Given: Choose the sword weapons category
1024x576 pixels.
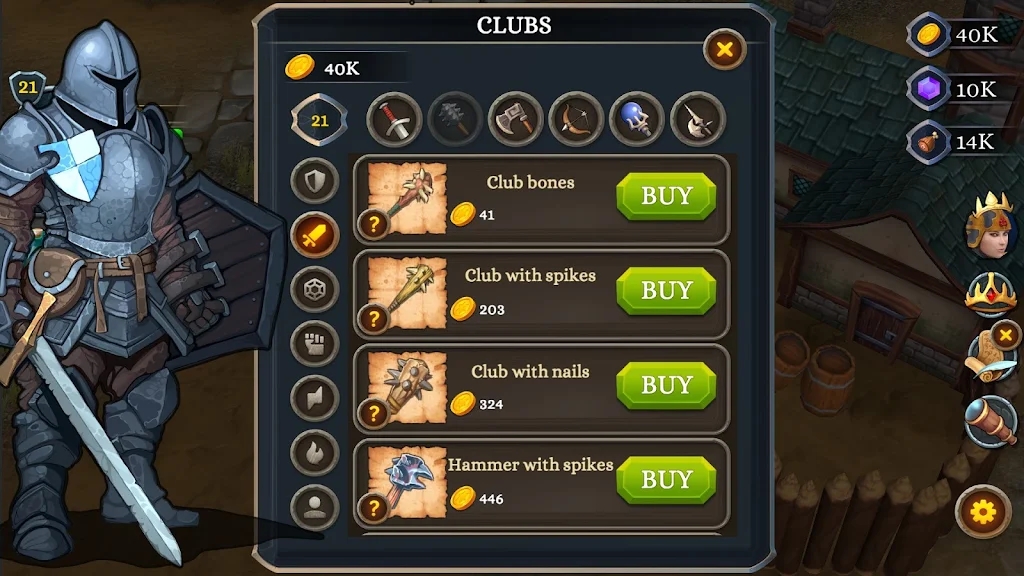Looking at the screenshot, I should coord(315,235).
